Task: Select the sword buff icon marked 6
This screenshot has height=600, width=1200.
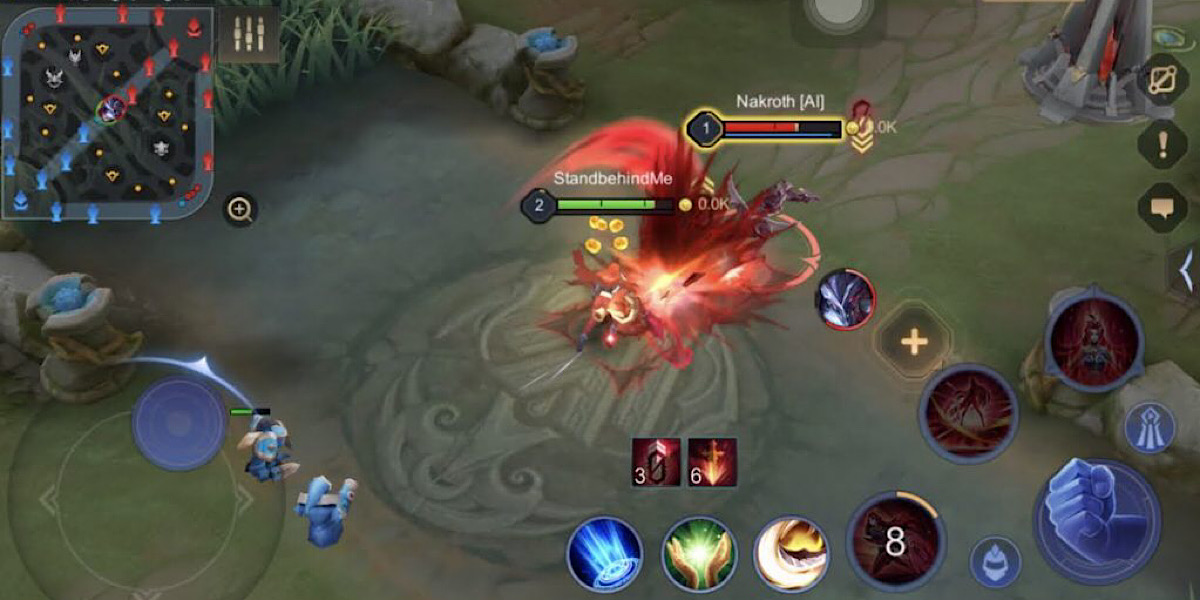Action: [712, 462]
